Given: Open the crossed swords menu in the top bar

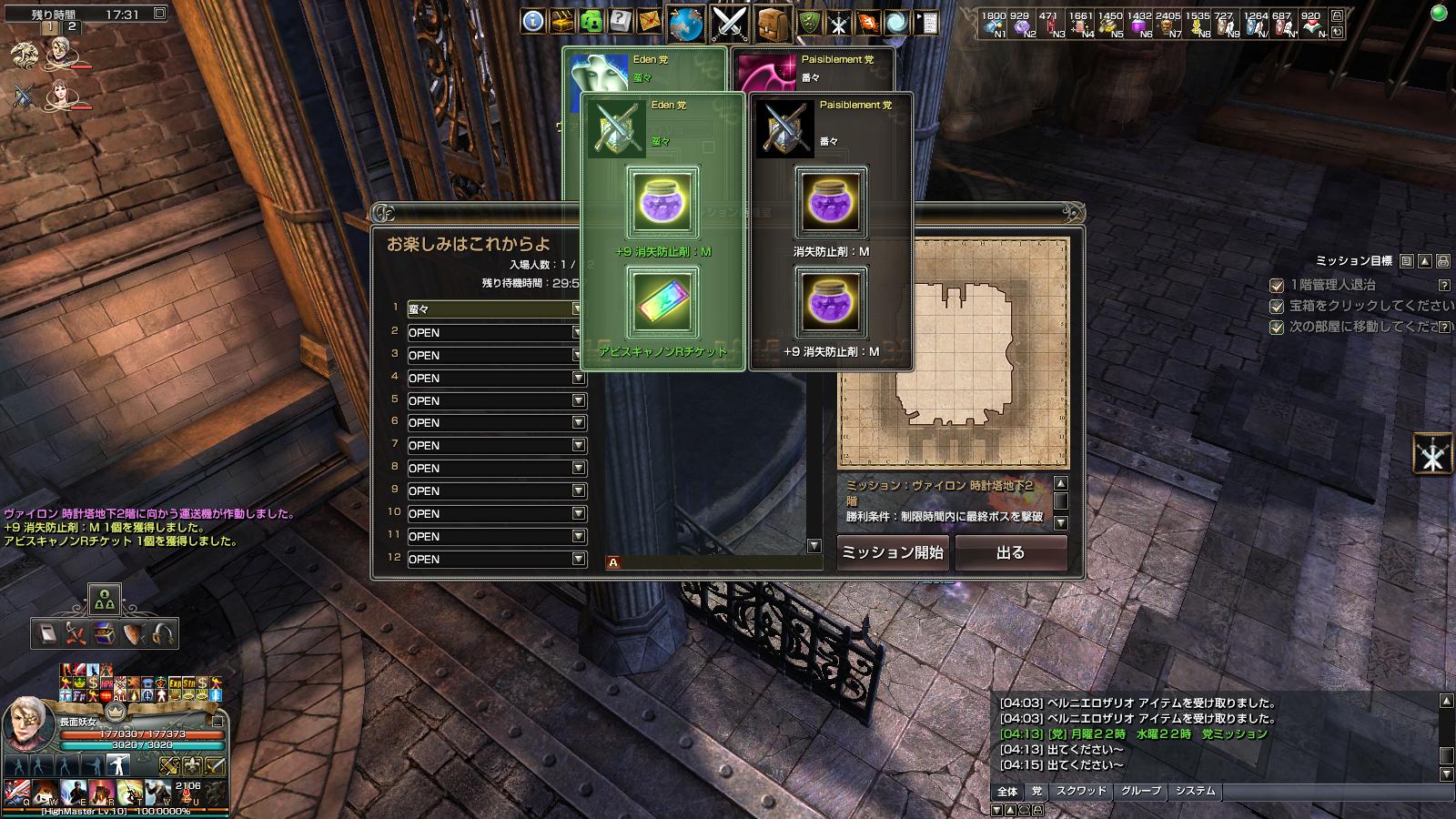Looking at the screenshot, I should coord(729,23).
